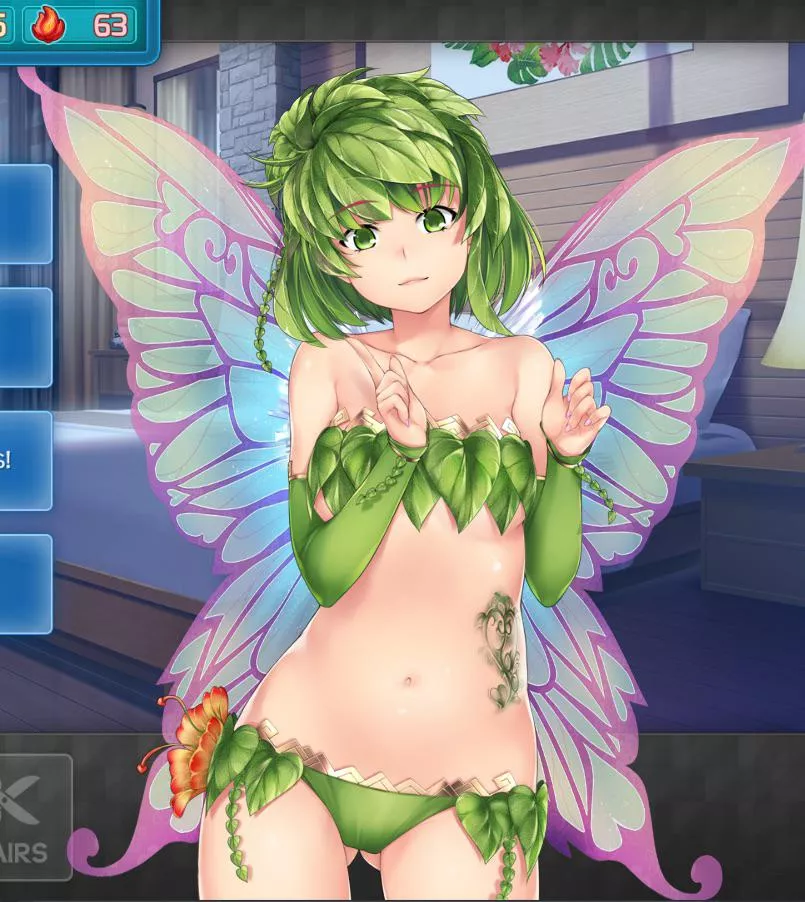Image resolution: width=805 pixels, height=902 pixels.
Task: Choose the dialogue option ending in "s!"
Action: tap(24, 461)
